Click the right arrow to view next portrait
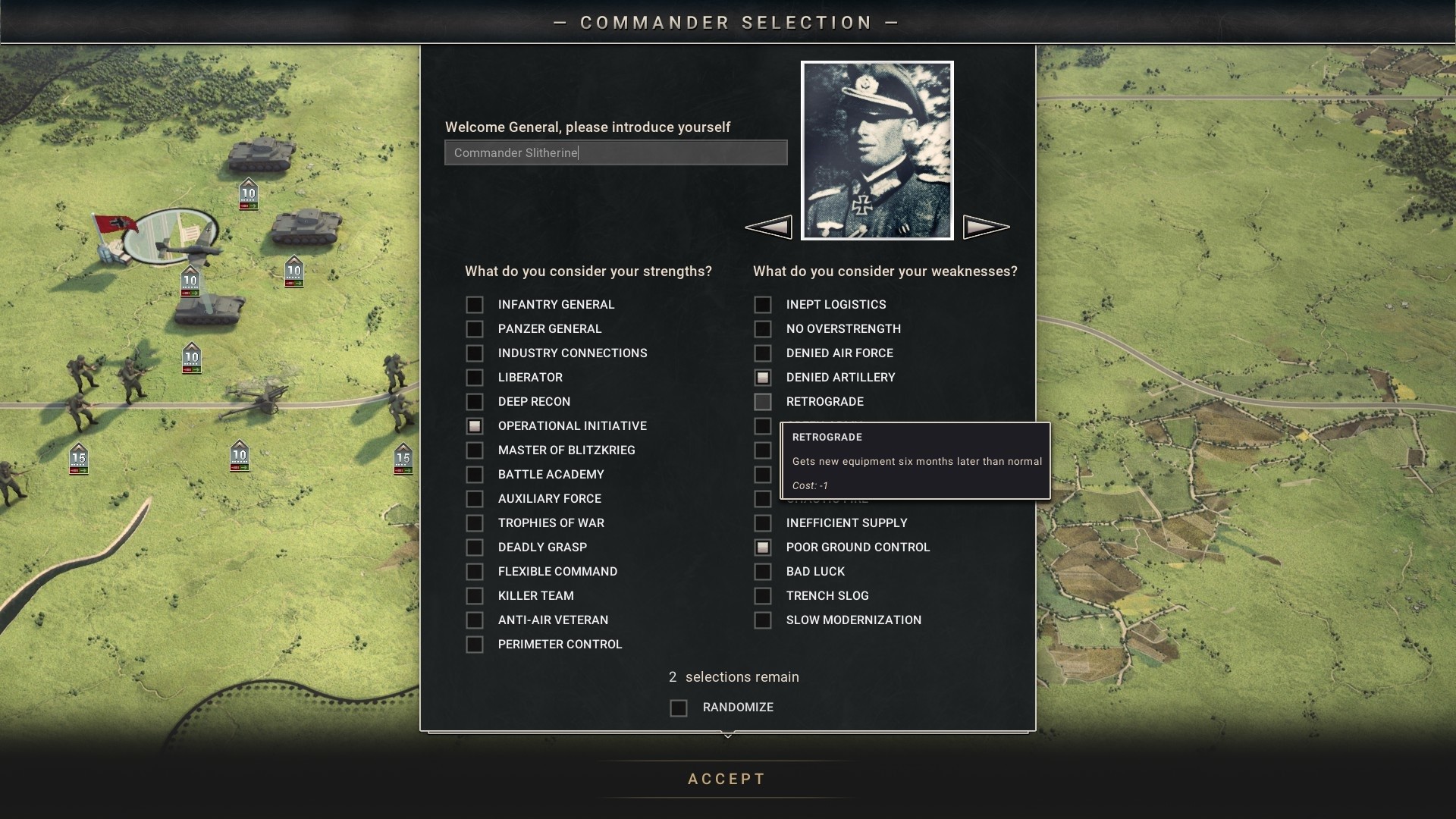 coord(987,225)
